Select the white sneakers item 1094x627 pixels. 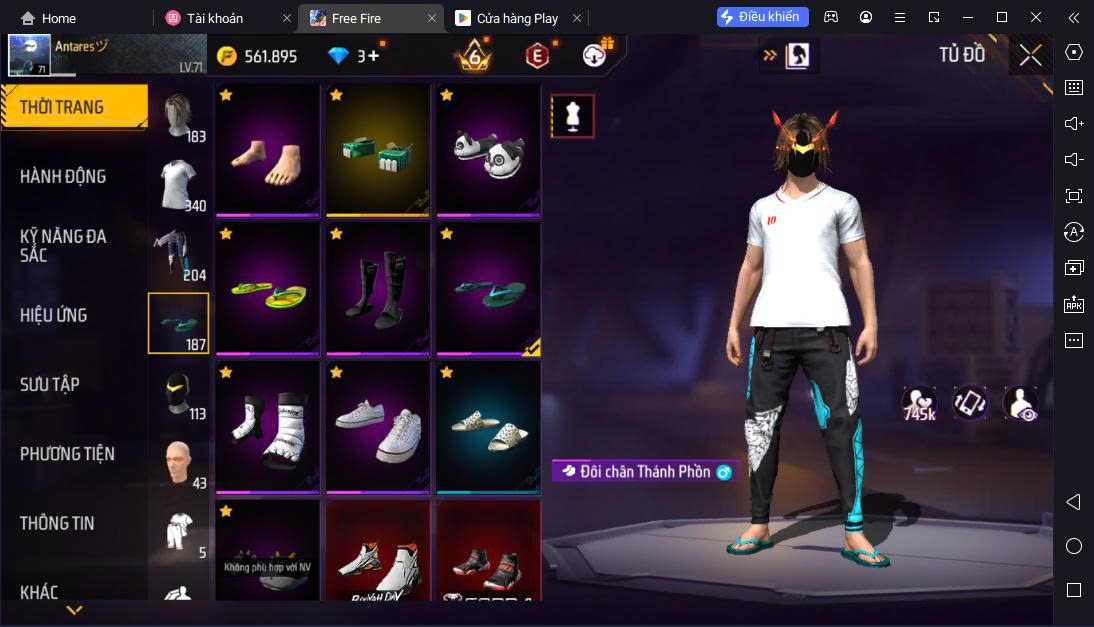pos(377,427)
